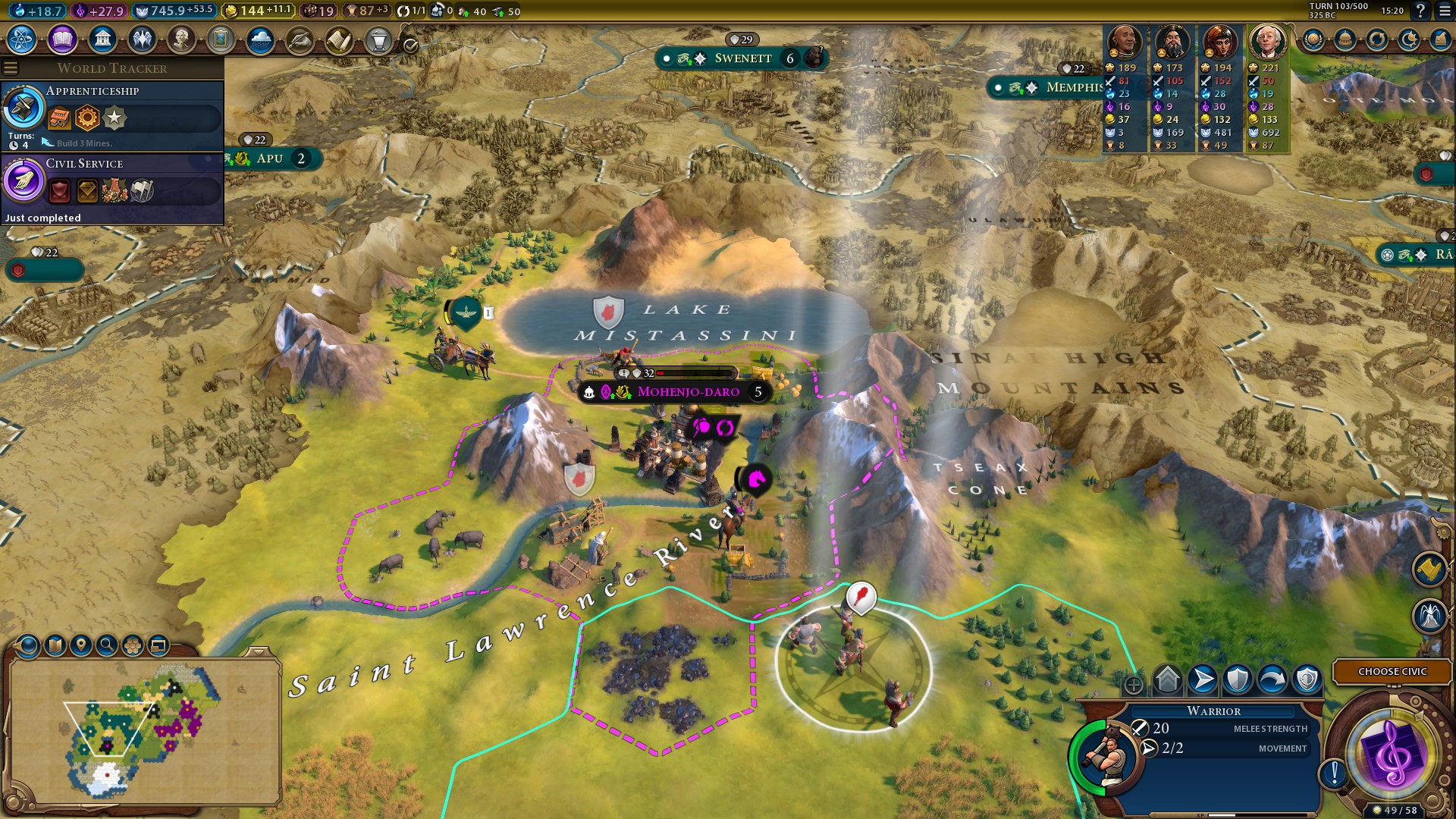This screenshot has width=1456, height=819.
Task: Open the Swenett city banner
Action: (742, 58)
